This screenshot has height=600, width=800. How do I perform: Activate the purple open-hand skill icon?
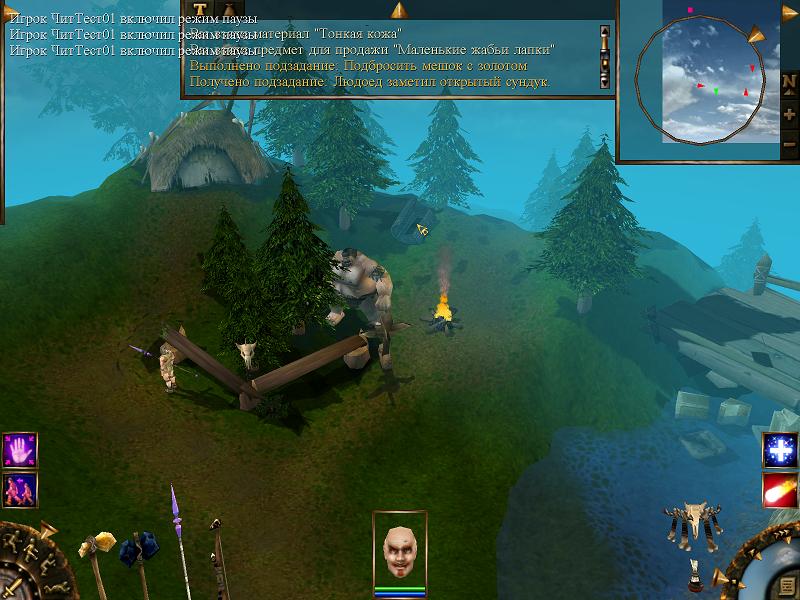[x=20, y=450]
